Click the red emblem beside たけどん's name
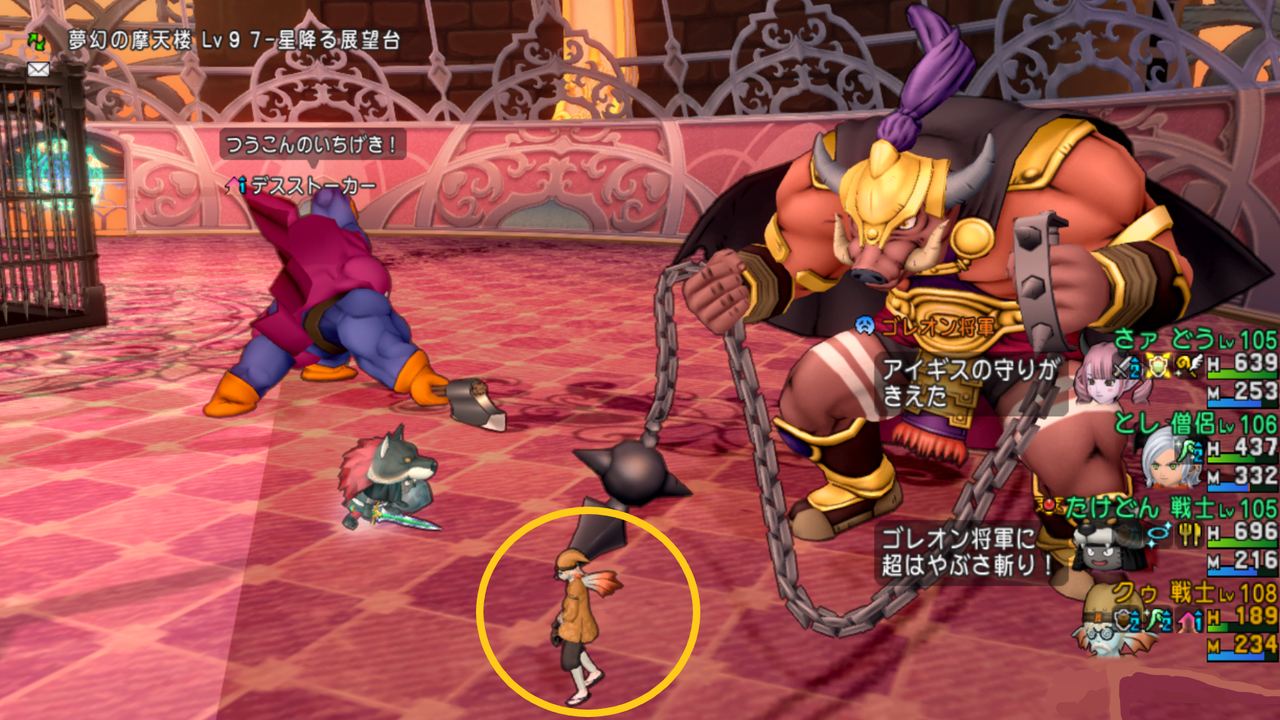The height and width of the screenshot is (720, 1280). pos(1049,505)
